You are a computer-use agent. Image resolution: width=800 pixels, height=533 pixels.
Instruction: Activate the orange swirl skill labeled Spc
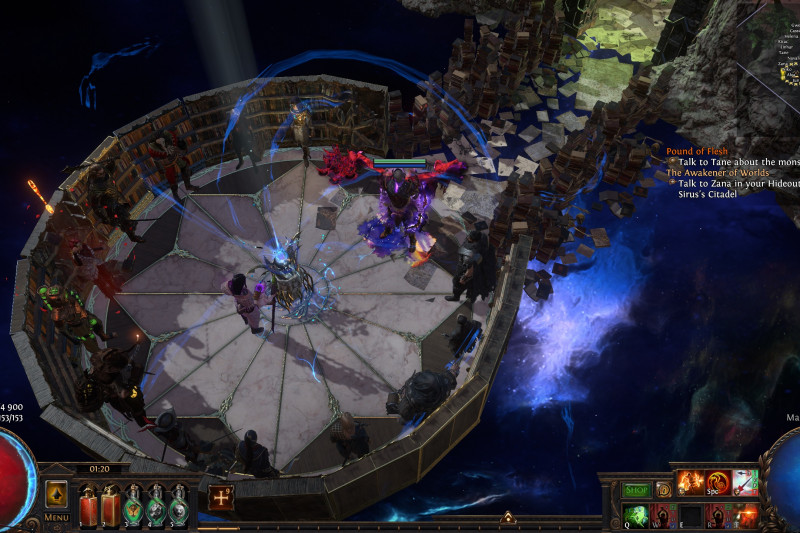point(717,483)
